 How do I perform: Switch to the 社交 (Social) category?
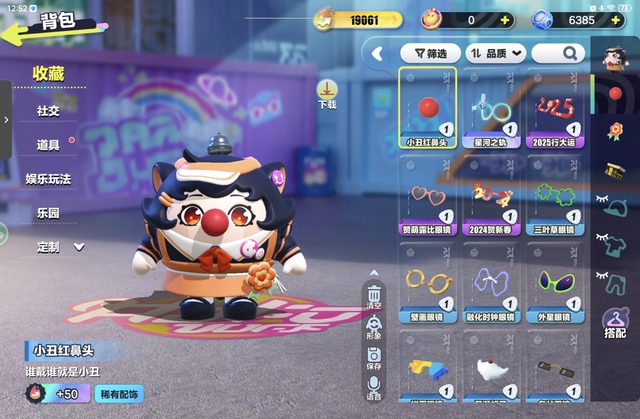(x=49, y=110)
